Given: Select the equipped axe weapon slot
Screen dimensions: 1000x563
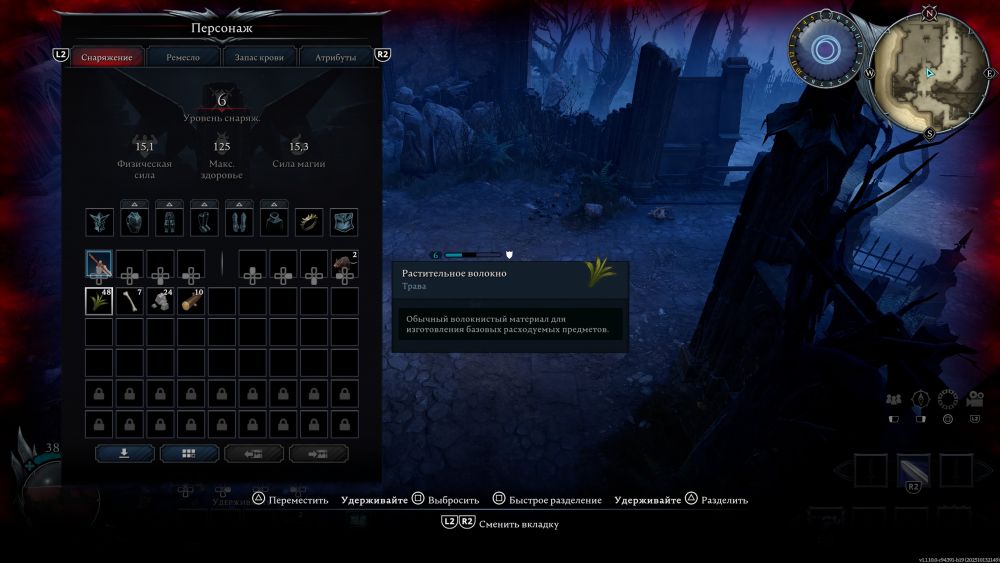Looking at the screenshot, I should coord(99,265).
